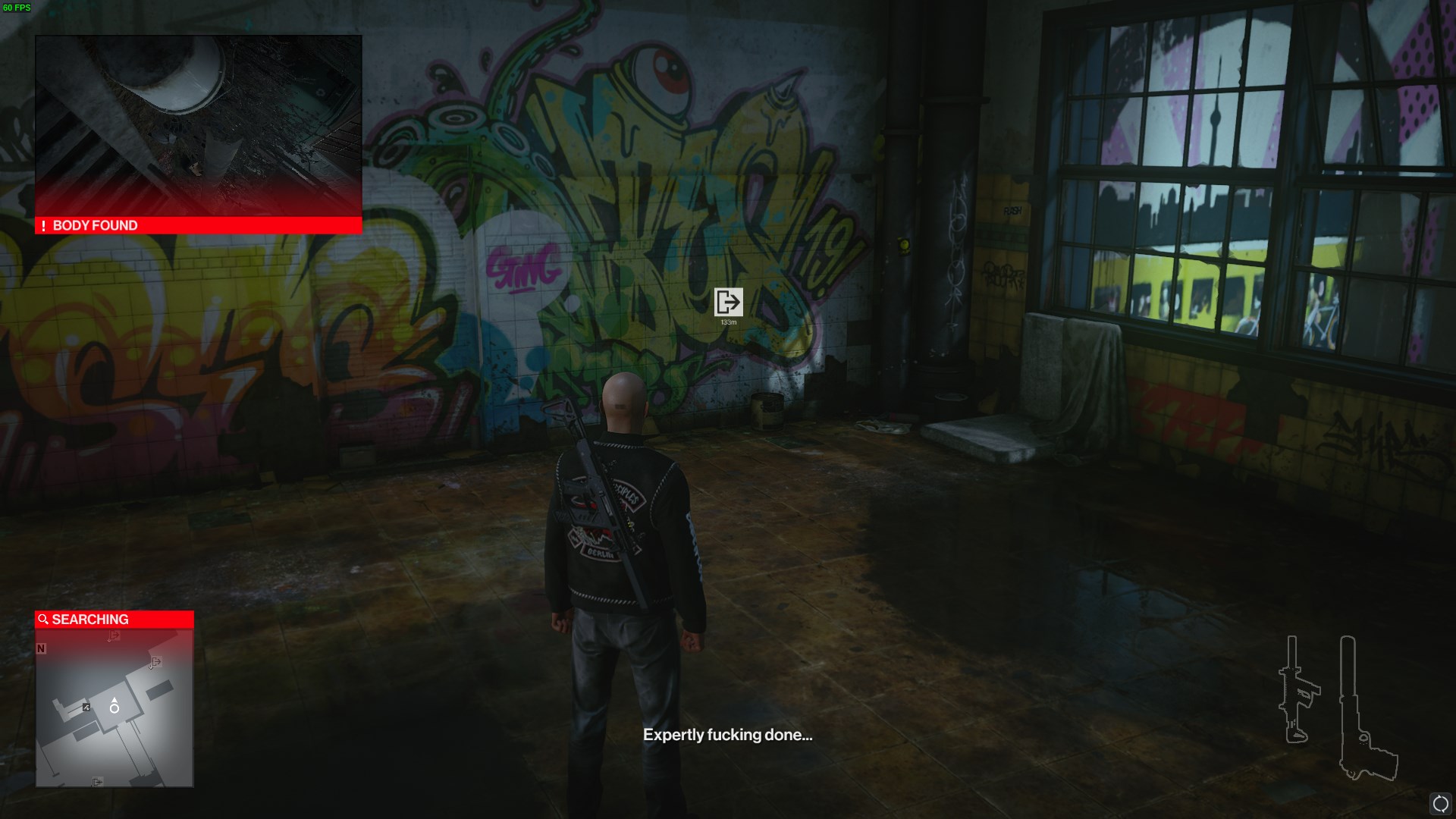The height and width of the screenshot is (819, 1456).
Task: Toggle the bottom exit marker on the minimap
Action: 97,781
